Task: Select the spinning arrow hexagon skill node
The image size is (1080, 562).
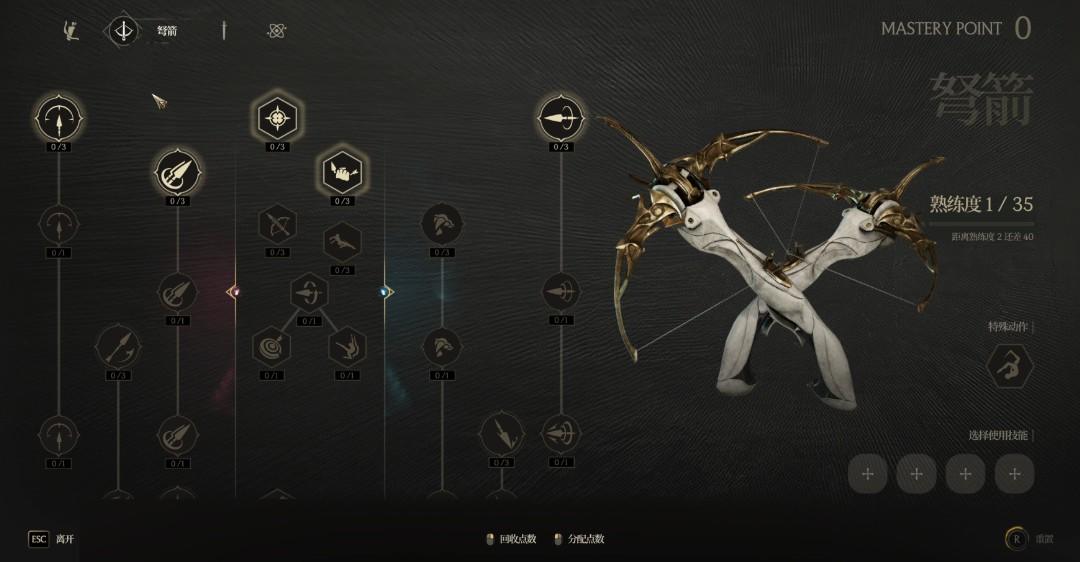Action: point(309,293)
